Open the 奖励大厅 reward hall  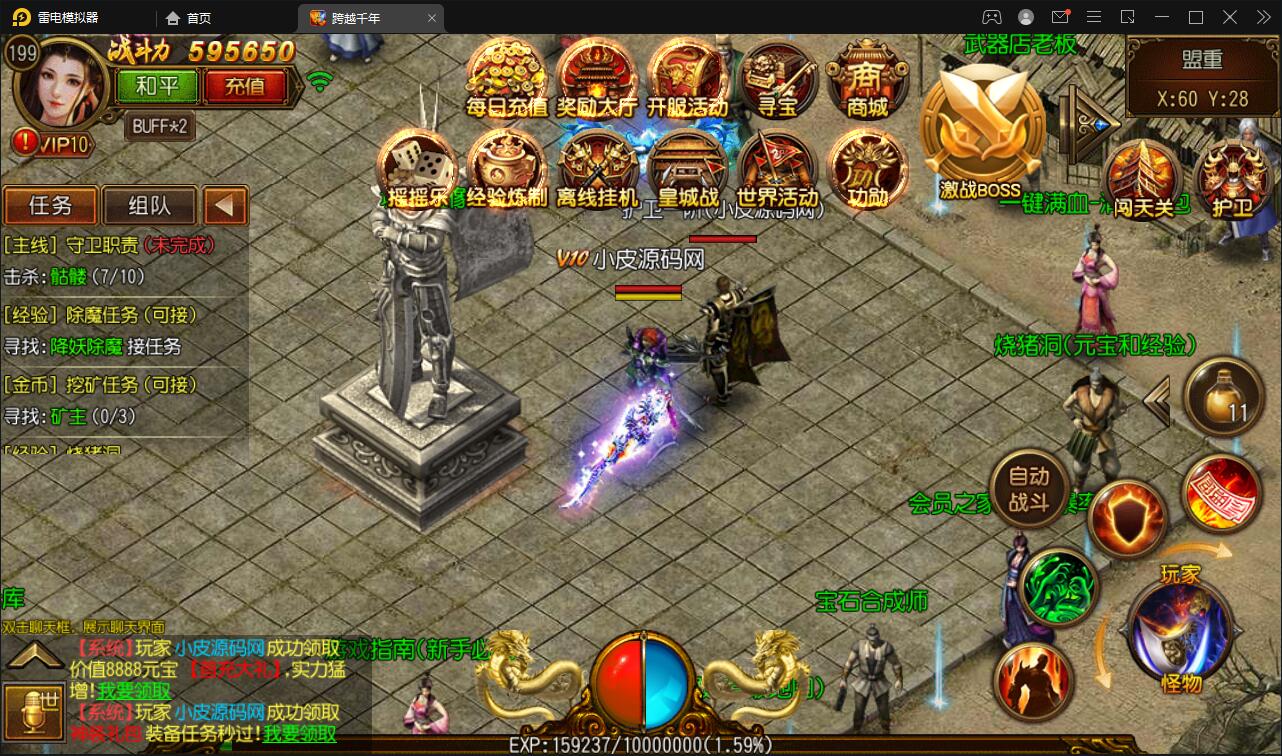click(x=597, y=77)
